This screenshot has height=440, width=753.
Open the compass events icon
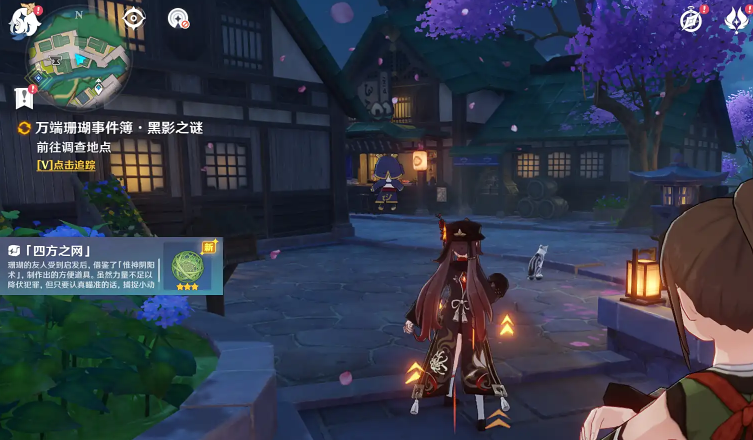(x=691, y=19)
